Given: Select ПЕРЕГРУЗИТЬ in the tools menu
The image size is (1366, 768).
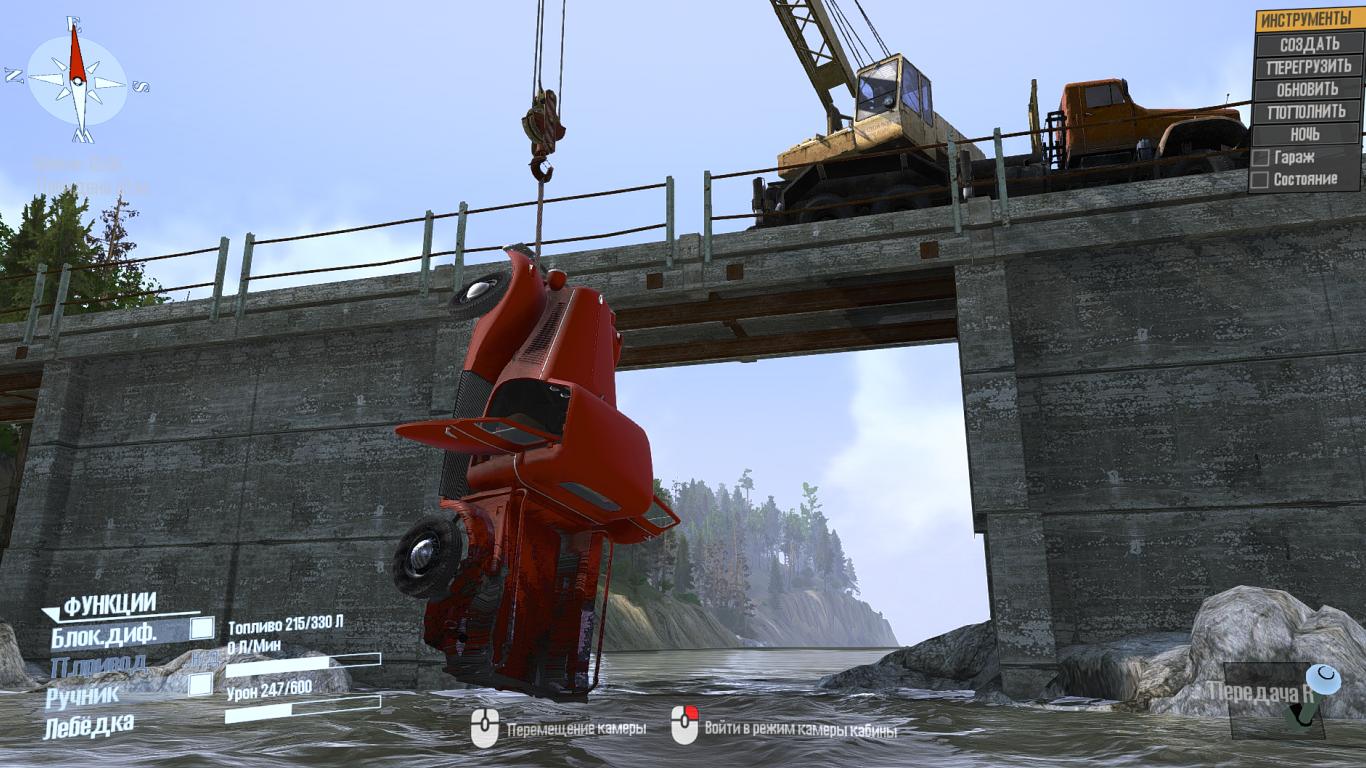Looking at the screenshot, I should (x=1308, y=67).
